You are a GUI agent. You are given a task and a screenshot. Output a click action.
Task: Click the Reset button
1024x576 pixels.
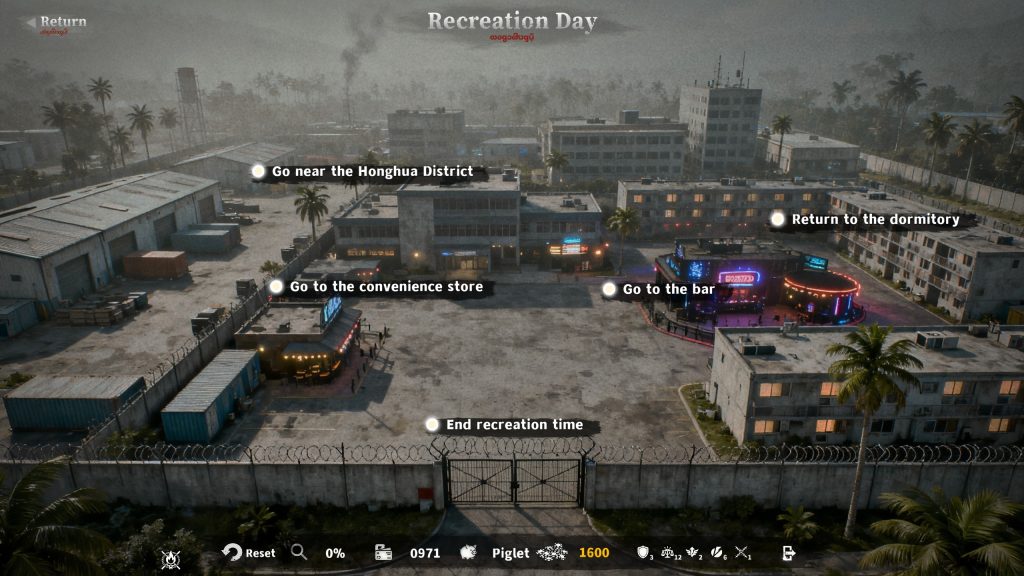pos(249,553)
